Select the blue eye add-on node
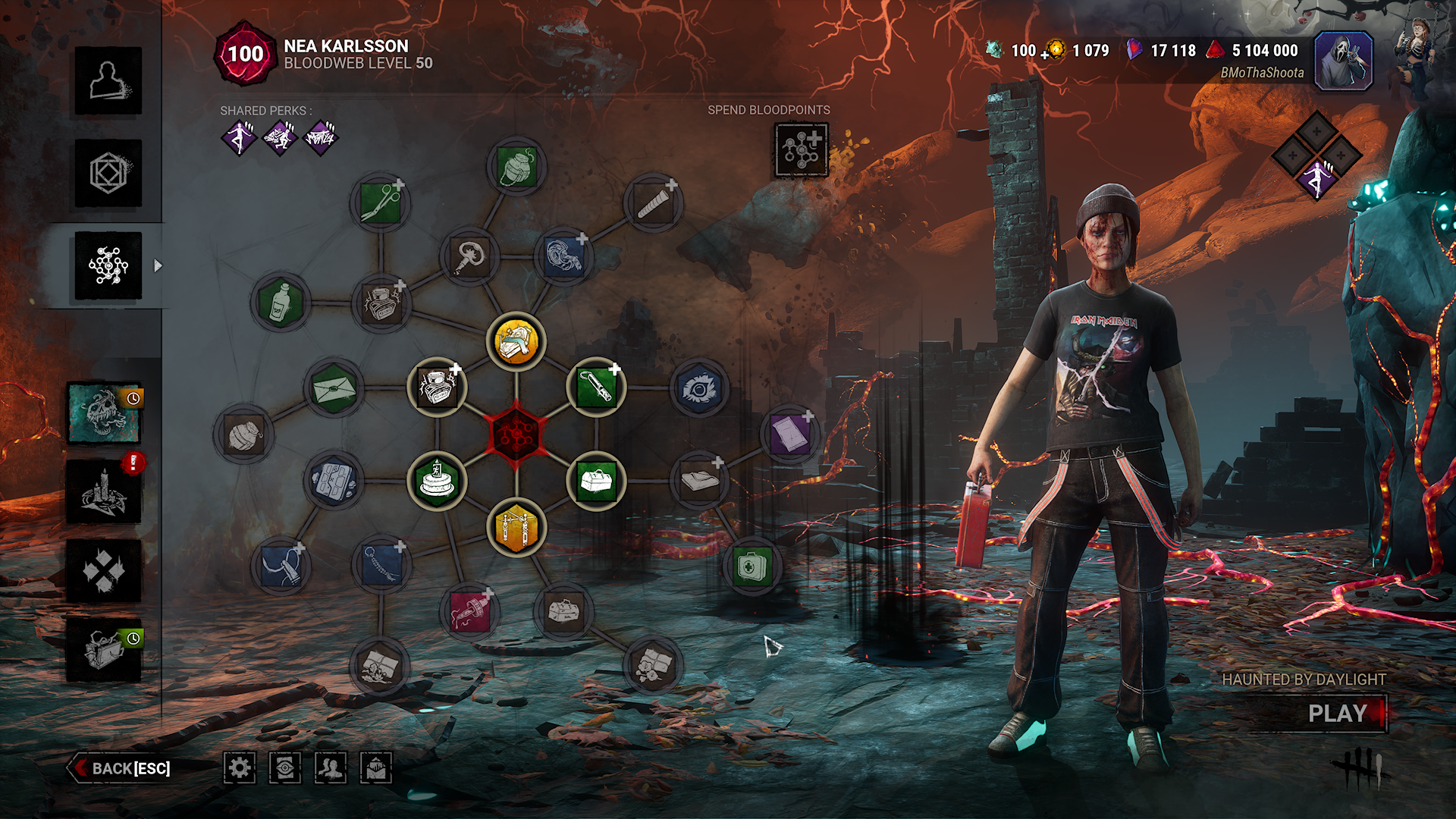 click(699, 389)
